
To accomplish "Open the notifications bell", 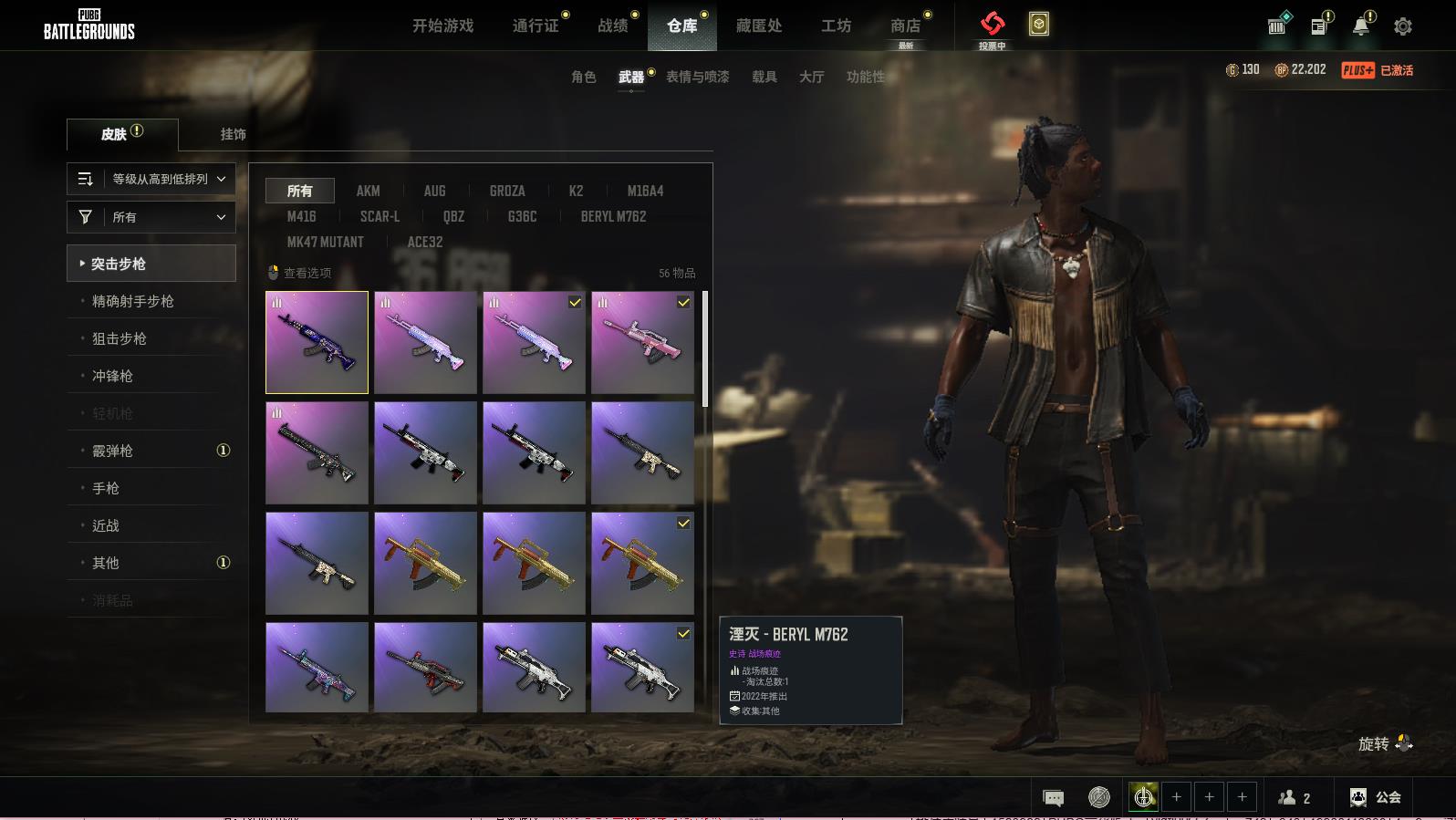I will pos(1361,26).
